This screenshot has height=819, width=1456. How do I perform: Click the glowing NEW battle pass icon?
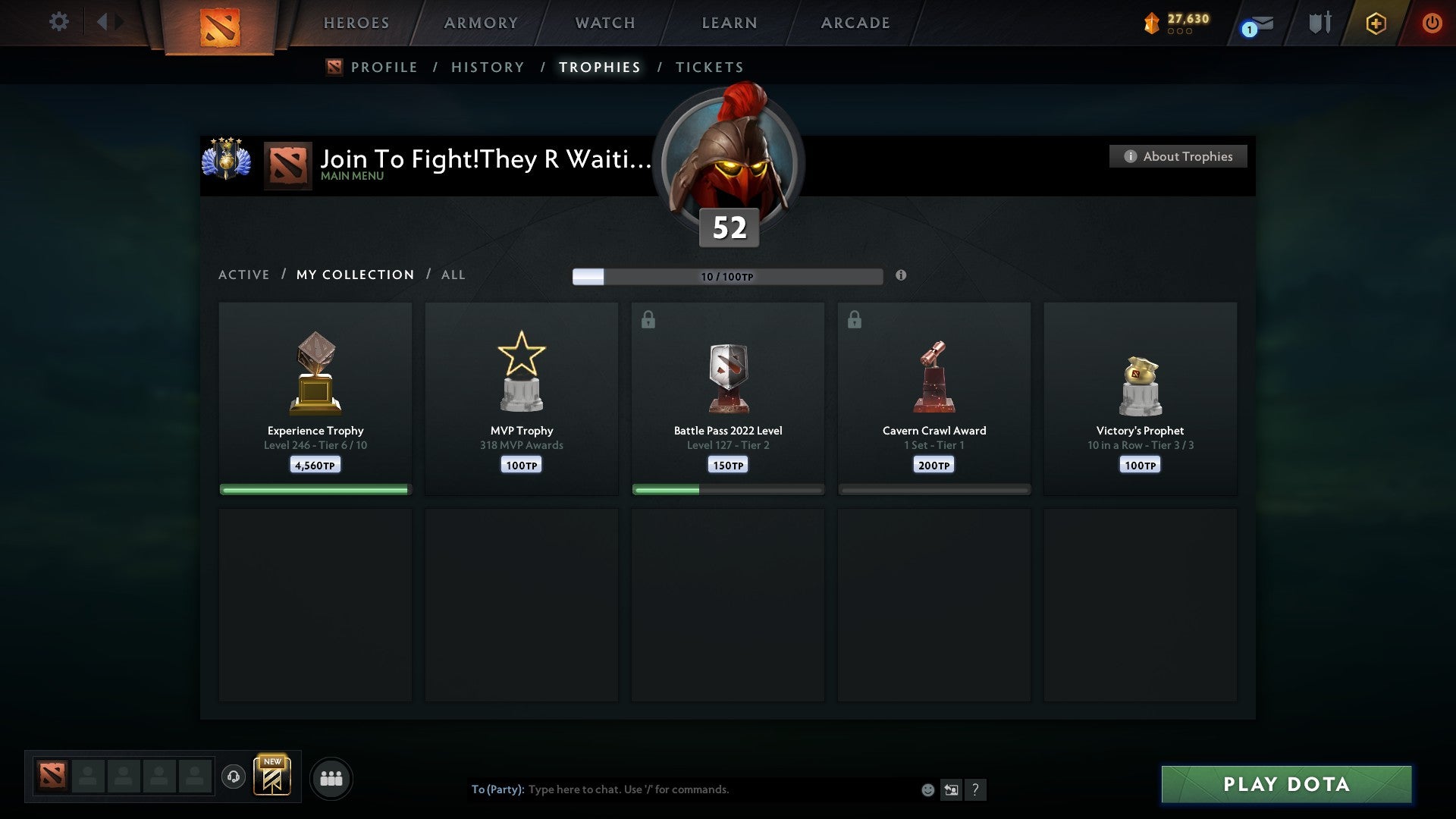(273, 778)
